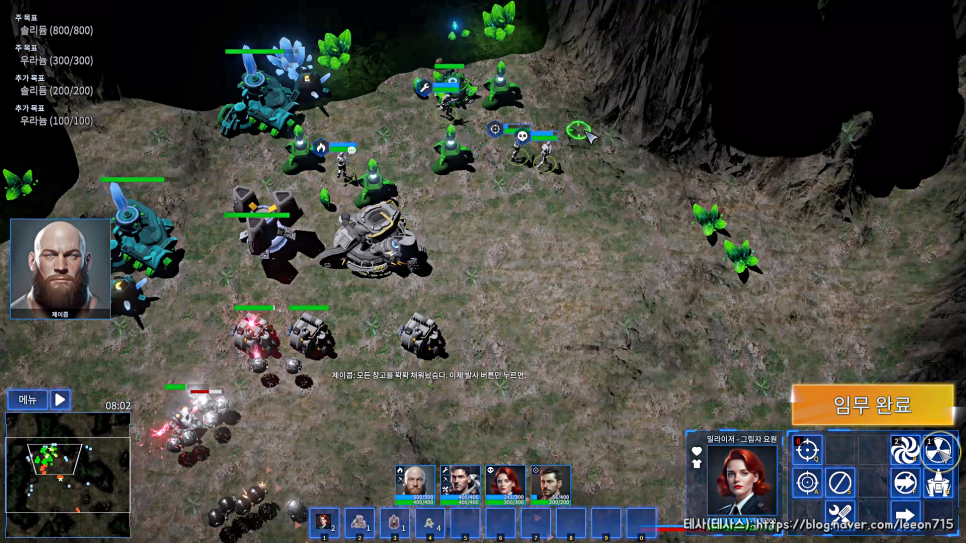Click the large Jacob portrait on the left

(60, 268)
